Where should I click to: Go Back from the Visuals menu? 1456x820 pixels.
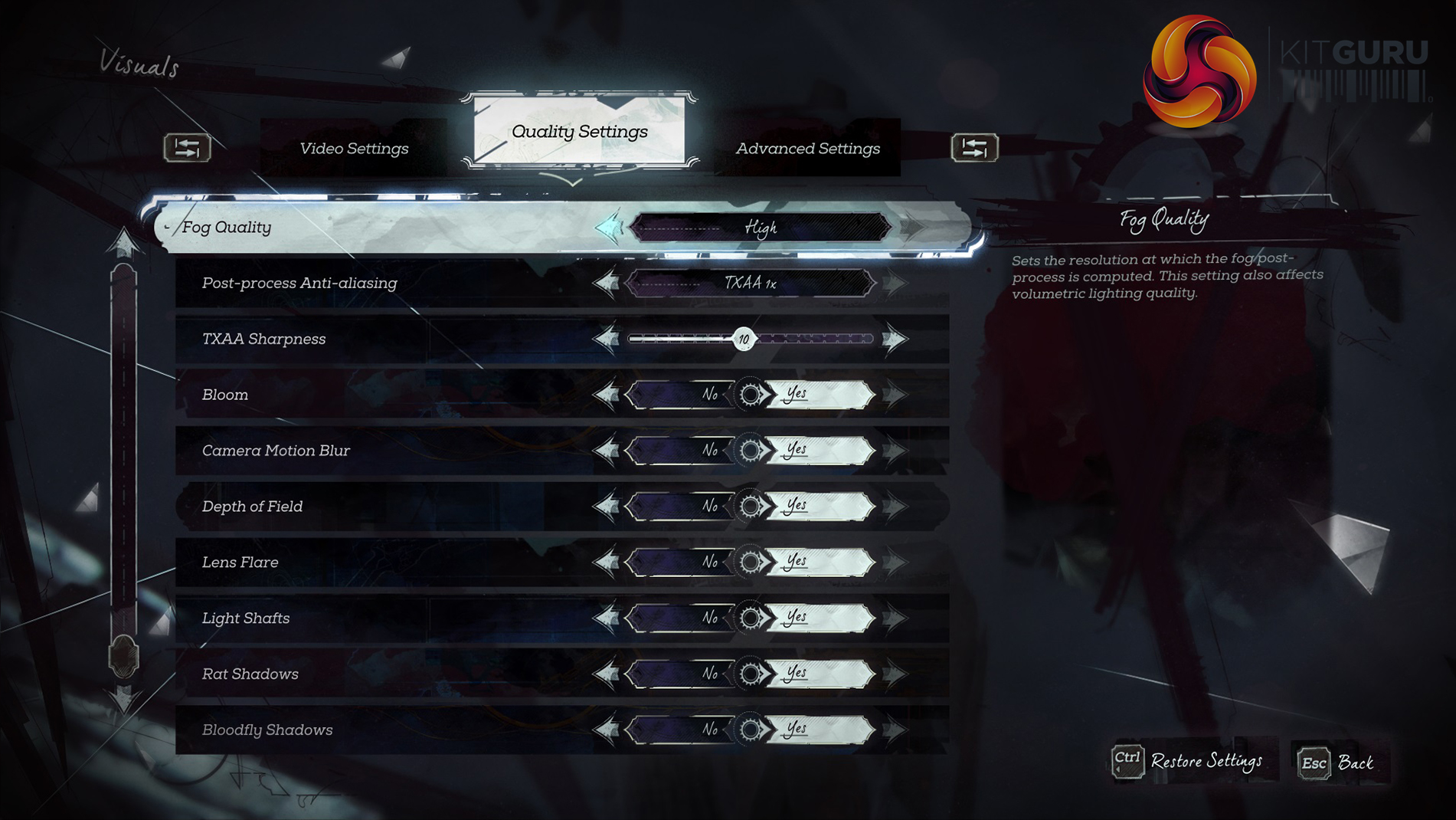pyautogui.click(x=1337, y=763)
